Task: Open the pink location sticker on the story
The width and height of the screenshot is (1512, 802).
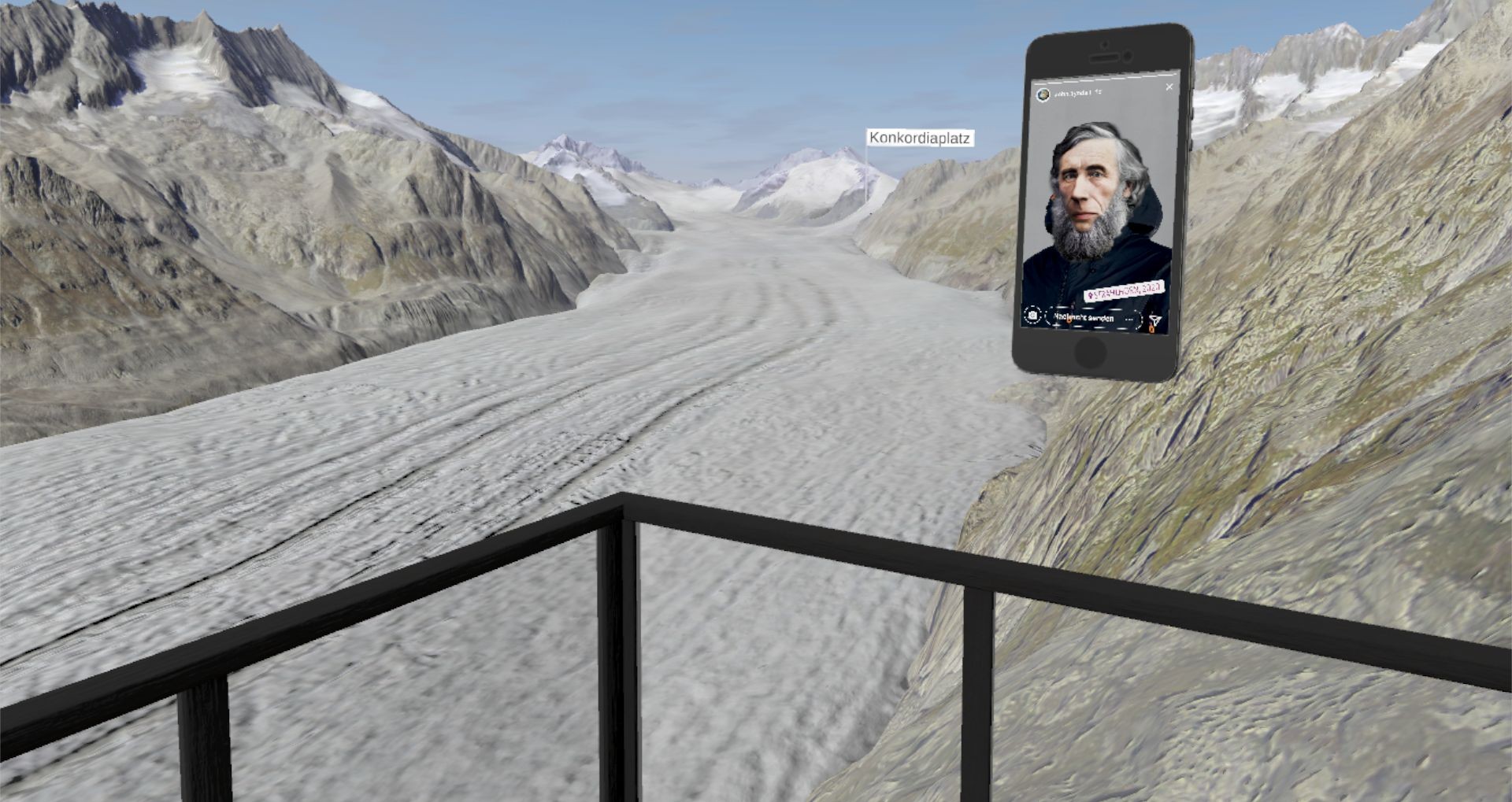Action: click(1124, 290)
